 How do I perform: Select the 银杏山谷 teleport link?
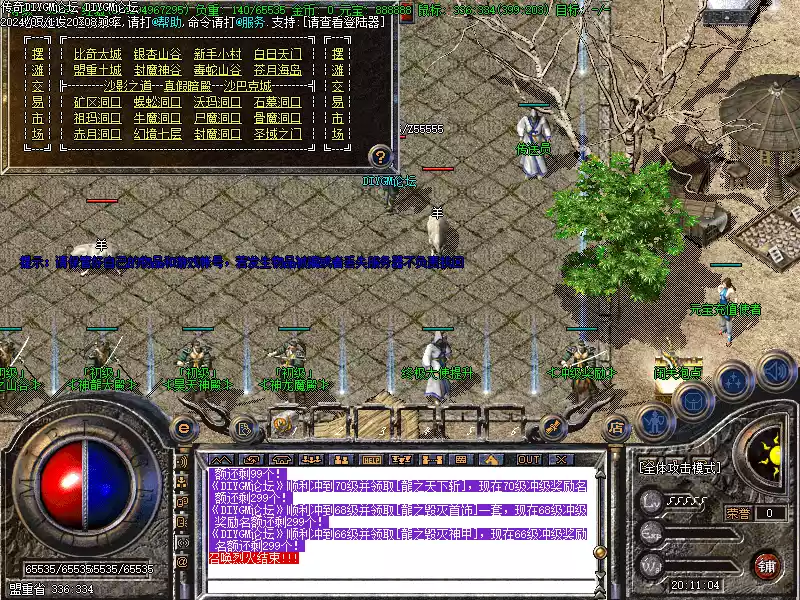tap(158, 54)
